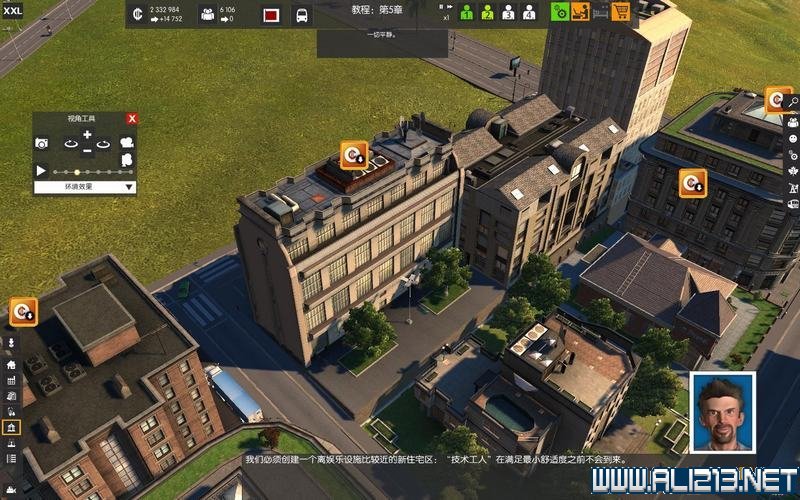Open the list icon in build bar
Viewport: 800px width, 500px height.
pyautogui.click(x=11, y=458)
